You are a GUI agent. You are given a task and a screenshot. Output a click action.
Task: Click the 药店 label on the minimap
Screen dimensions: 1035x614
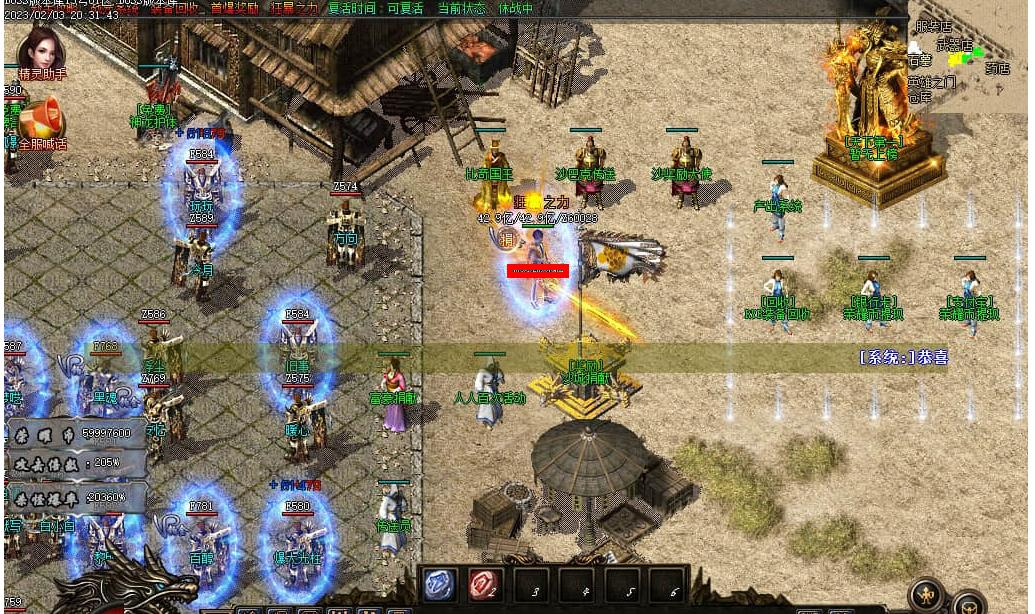click(997, 69)
